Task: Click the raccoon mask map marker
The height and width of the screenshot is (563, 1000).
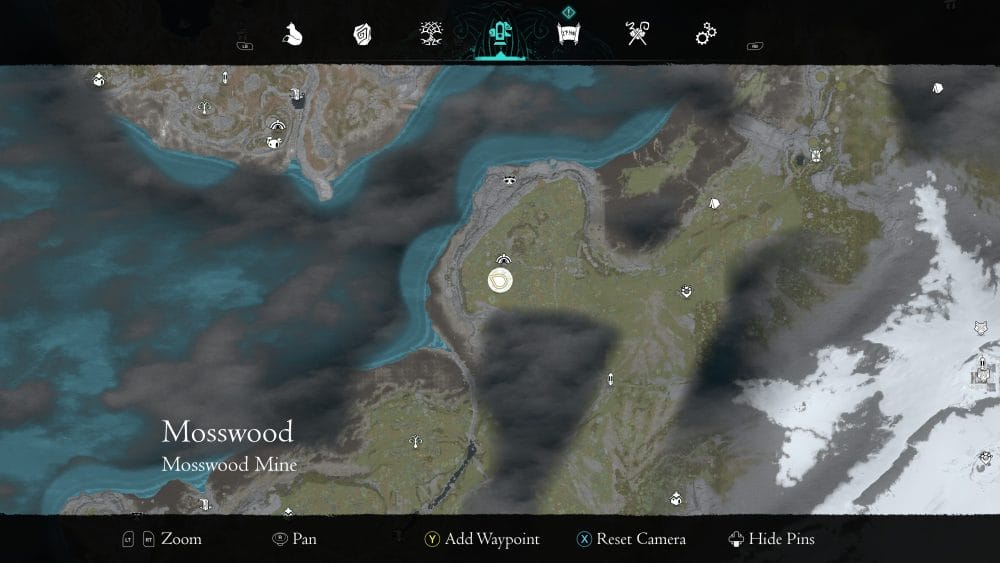Action: click(510, 180)
